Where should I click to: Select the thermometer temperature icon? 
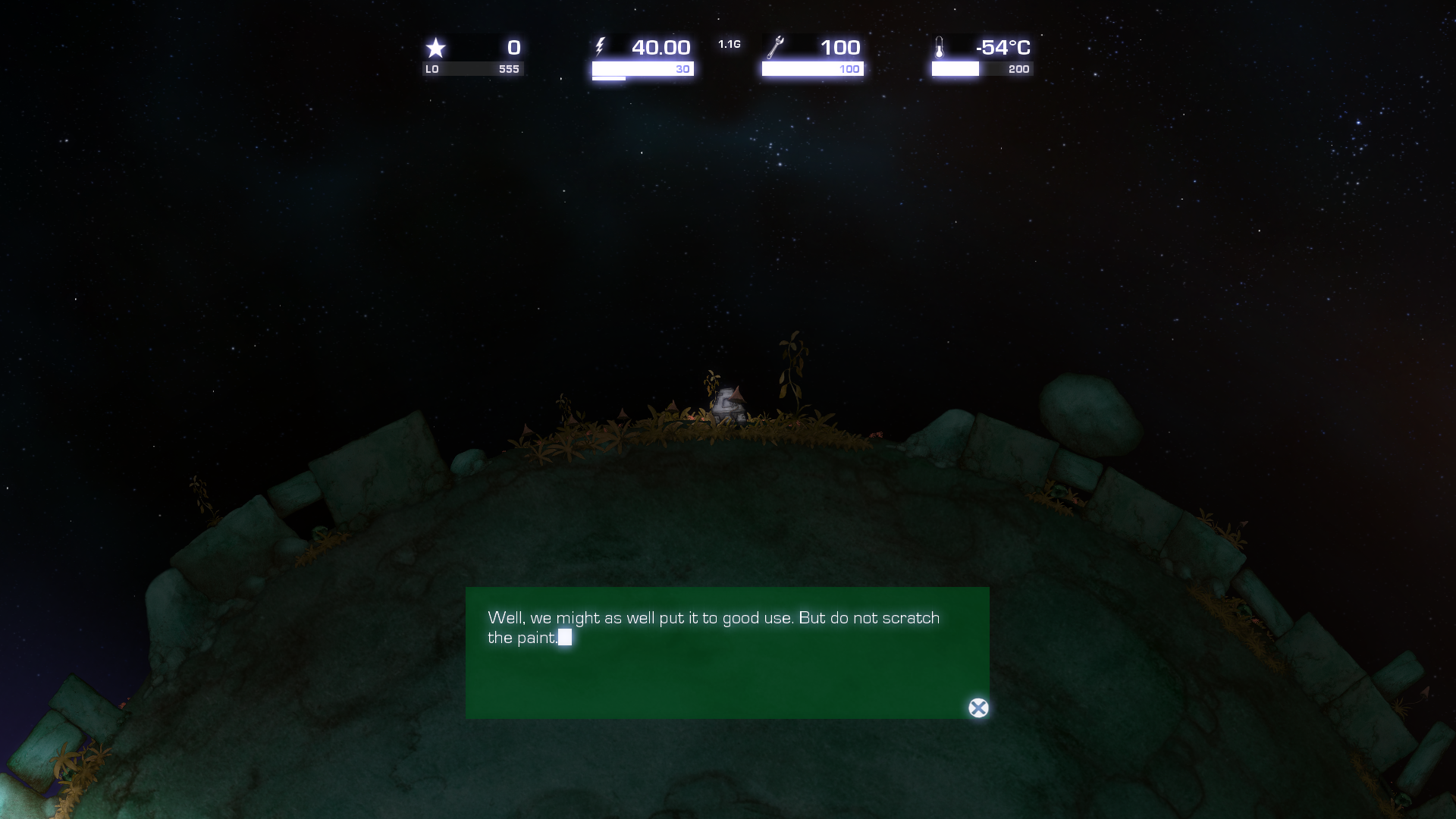[x=940, y=47]
